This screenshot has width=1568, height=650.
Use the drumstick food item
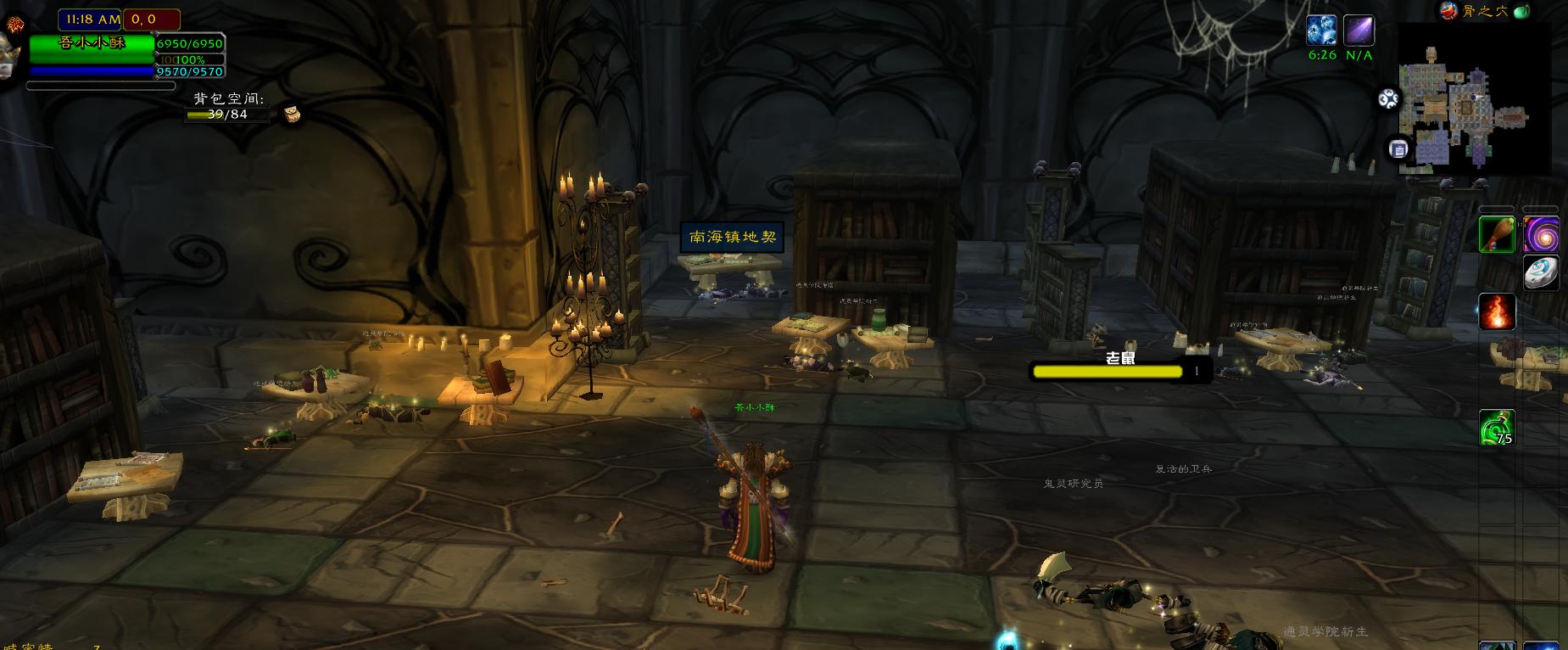click(x=1497, y=235)
